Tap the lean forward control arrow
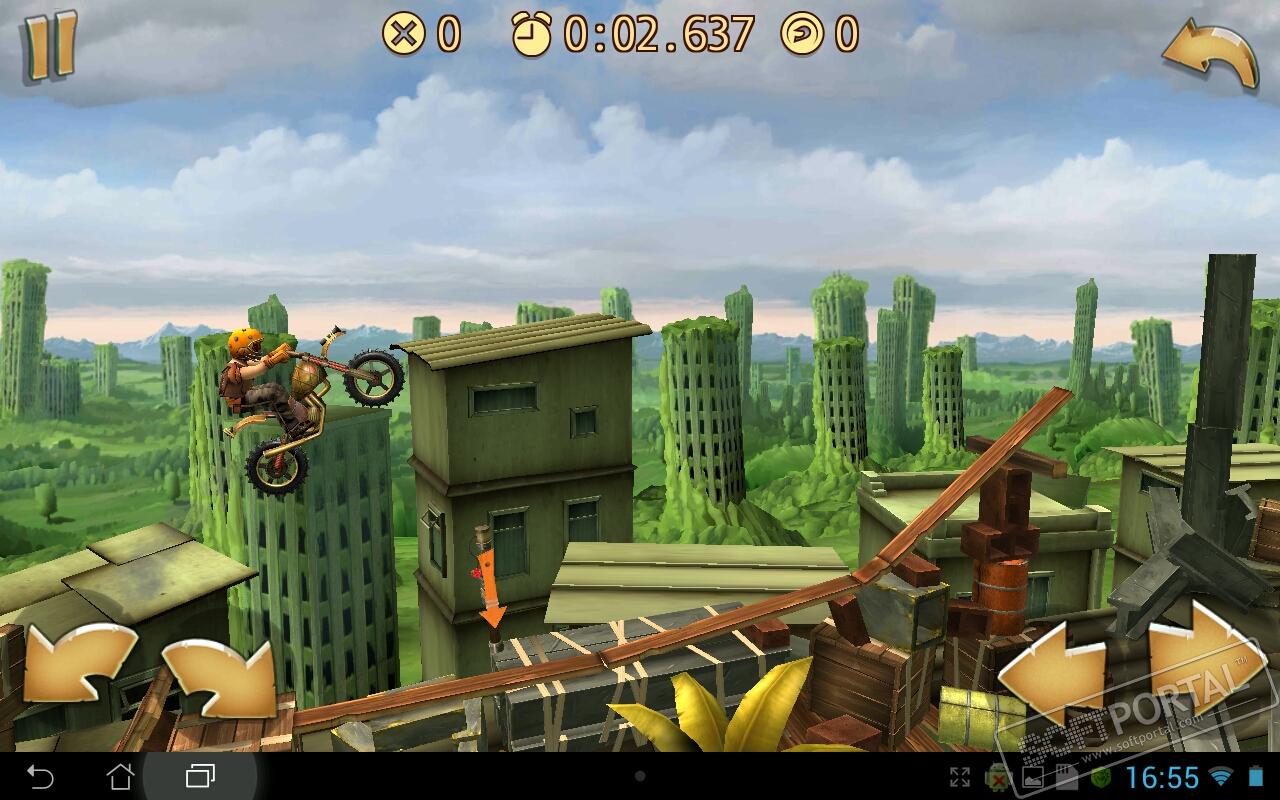Image resolution: width=1280 pixels, height=800 pixels. pyautogui.click(x=220, y=677)
